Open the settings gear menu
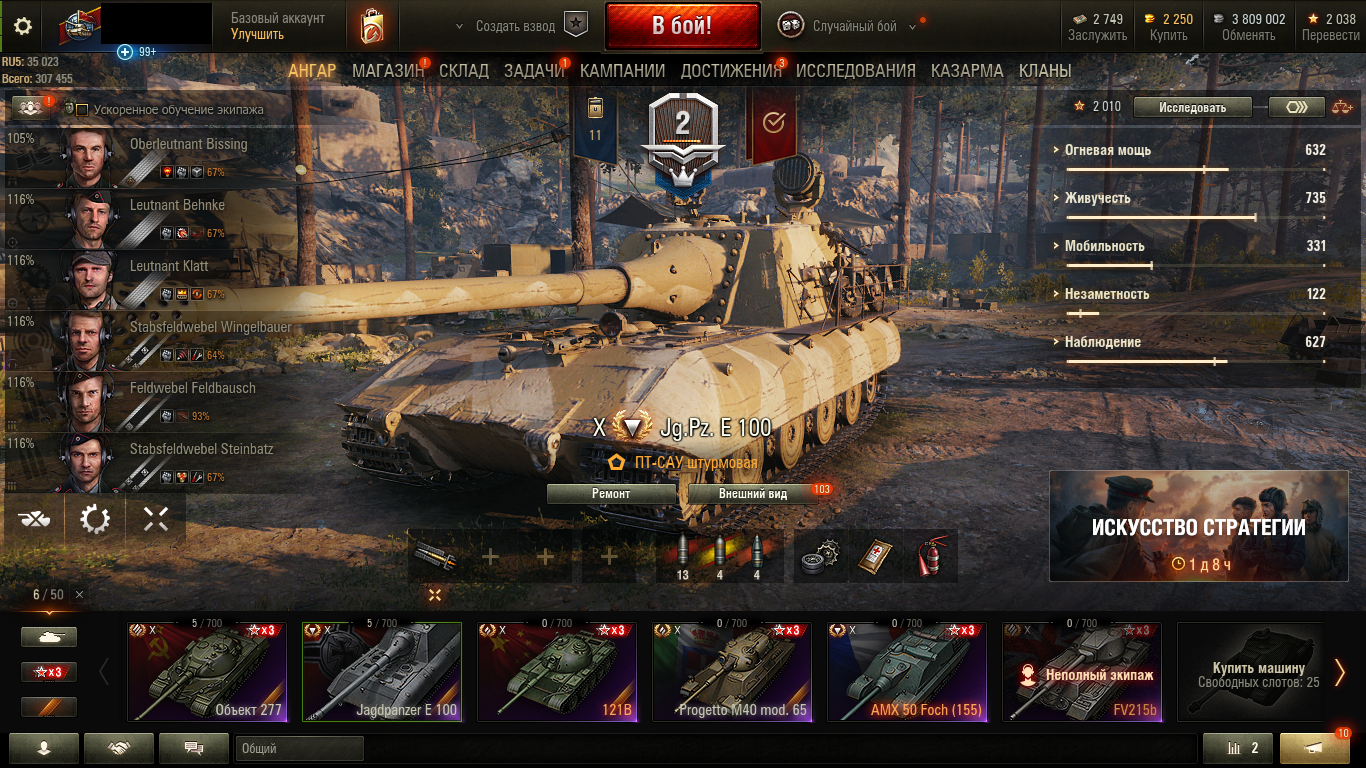1366x768 pixels. tap(22, 27)
